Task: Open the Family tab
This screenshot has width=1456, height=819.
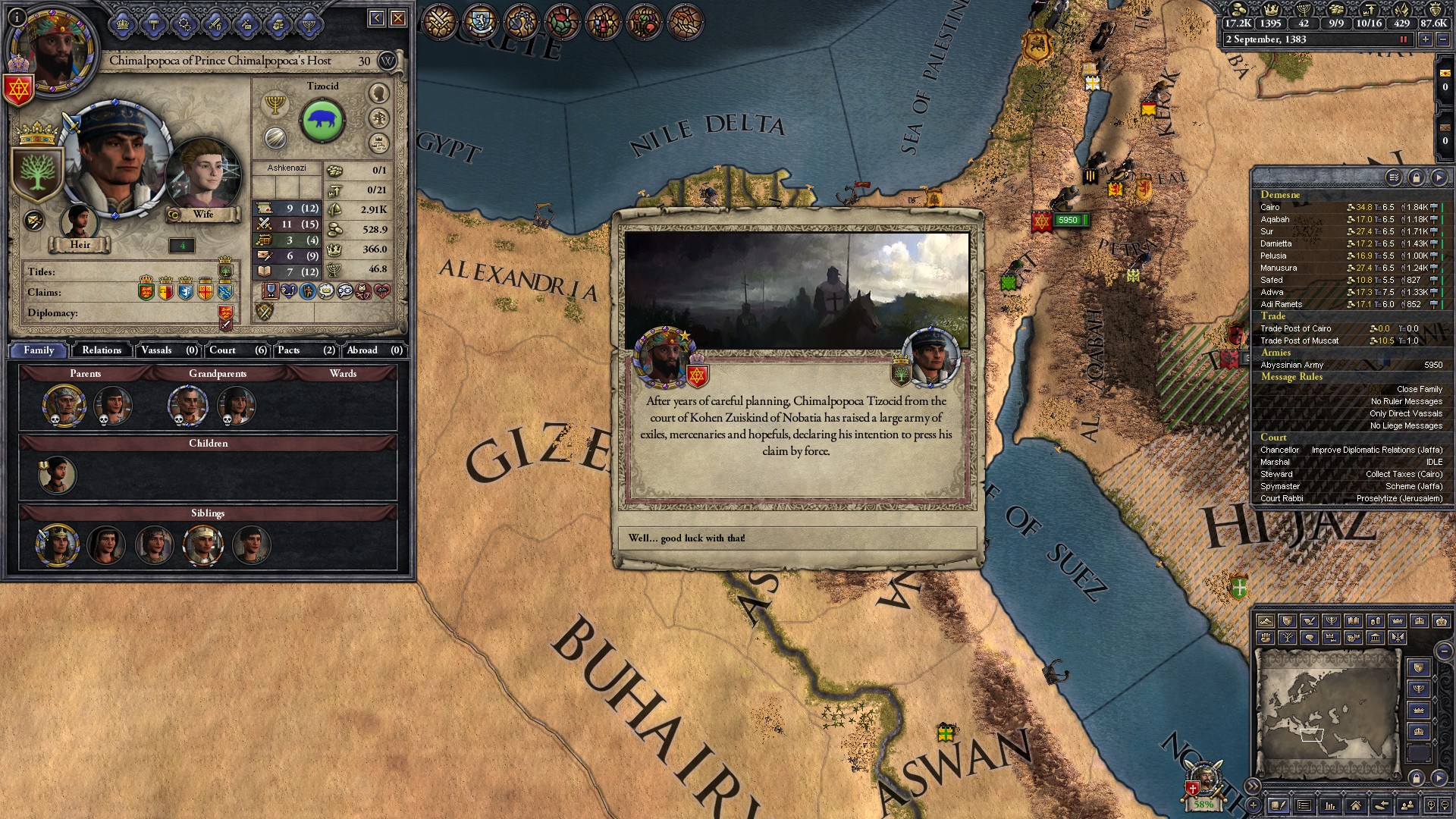Action: coord(39,350)
